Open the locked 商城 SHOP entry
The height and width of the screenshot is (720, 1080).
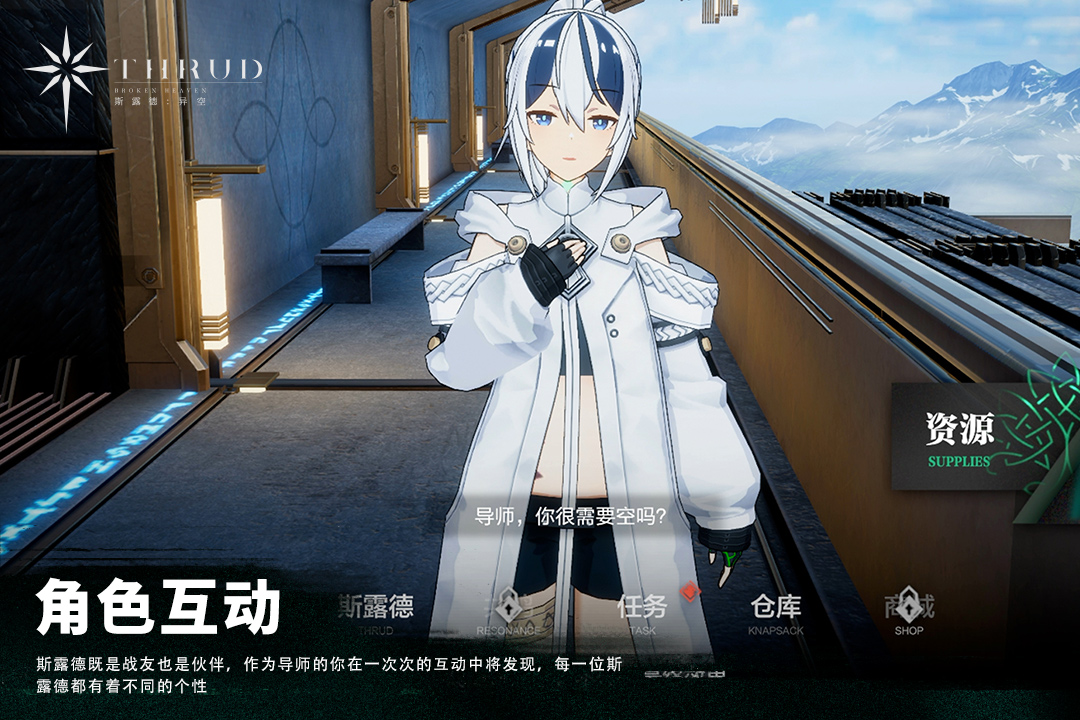point(908,612)
